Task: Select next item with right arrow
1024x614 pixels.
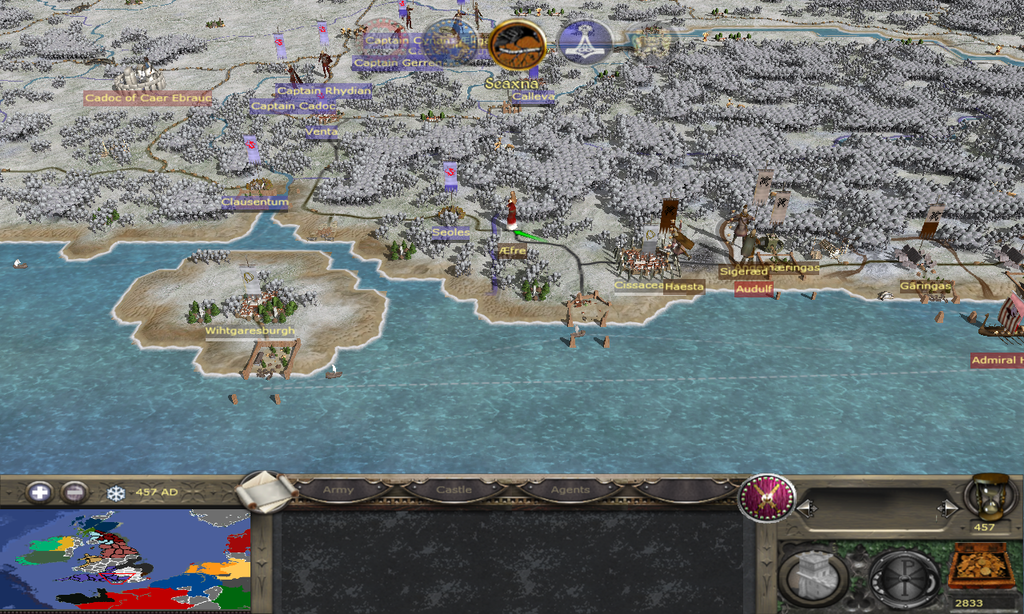Action: [947, 509]
